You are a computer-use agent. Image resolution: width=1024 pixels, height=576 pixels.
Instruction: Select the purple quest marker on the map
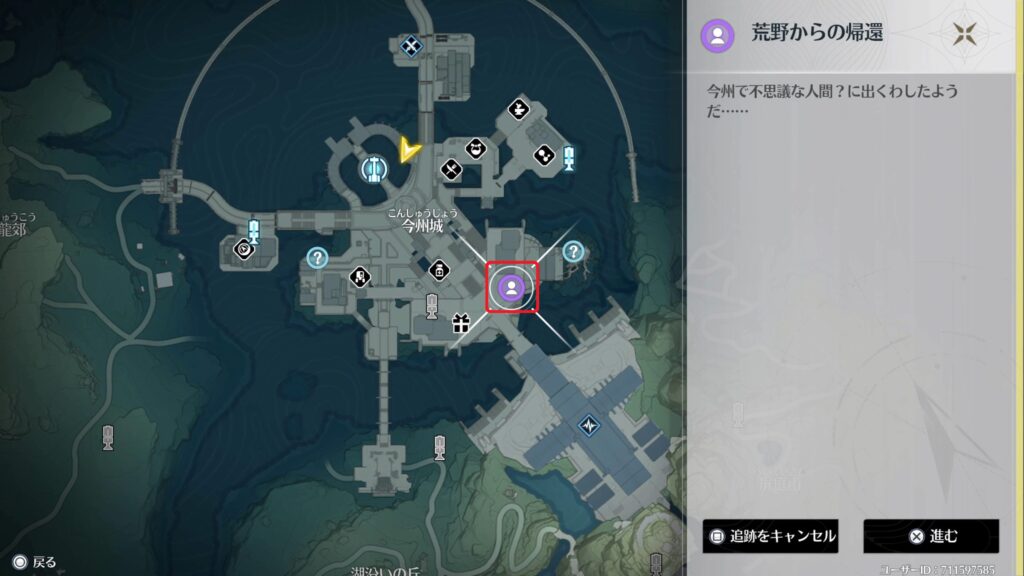(511, 288)
